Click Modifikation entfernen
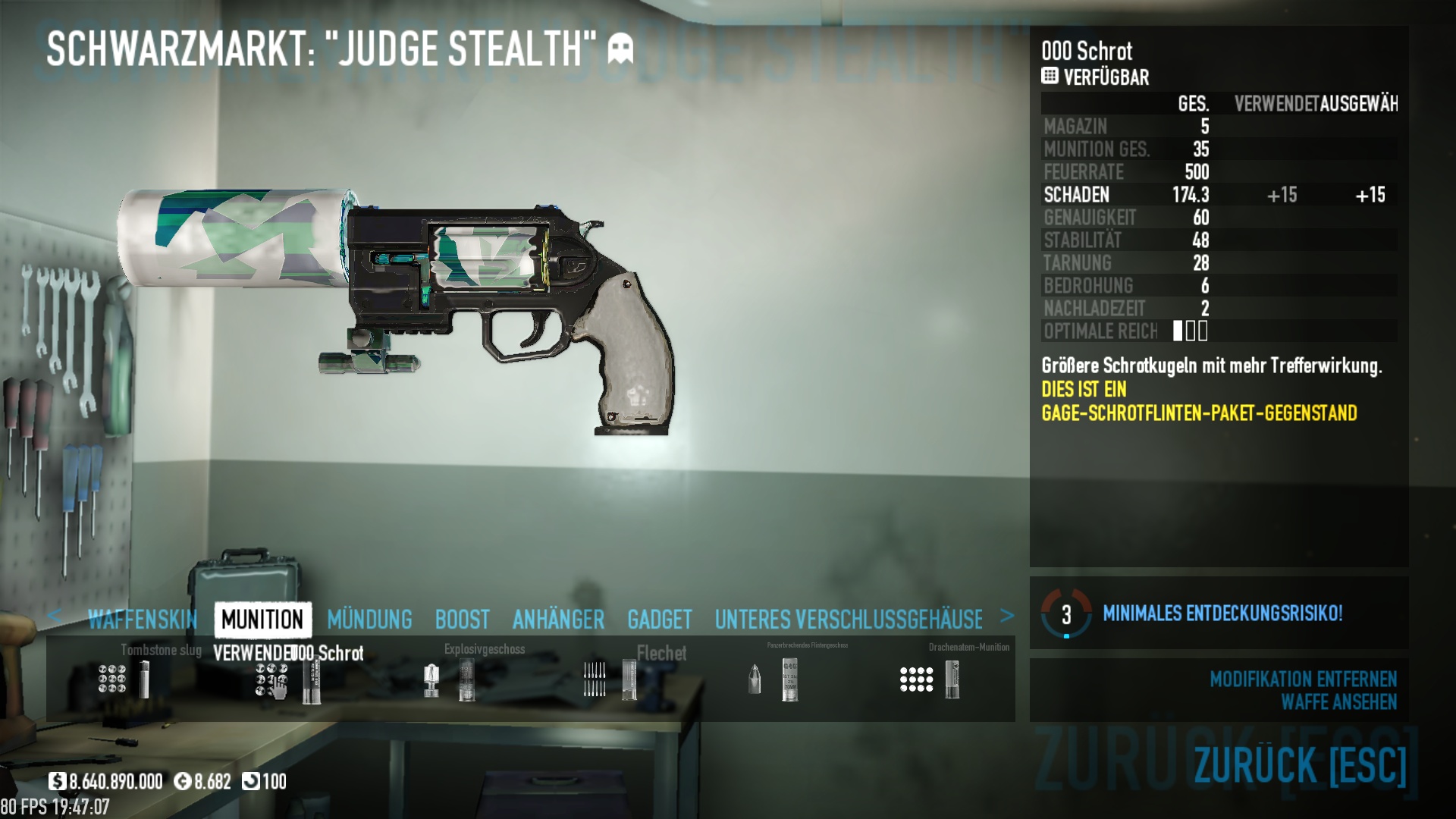Image resolution: width=1456 pixels, height=819 pixels. (1303, 679)
